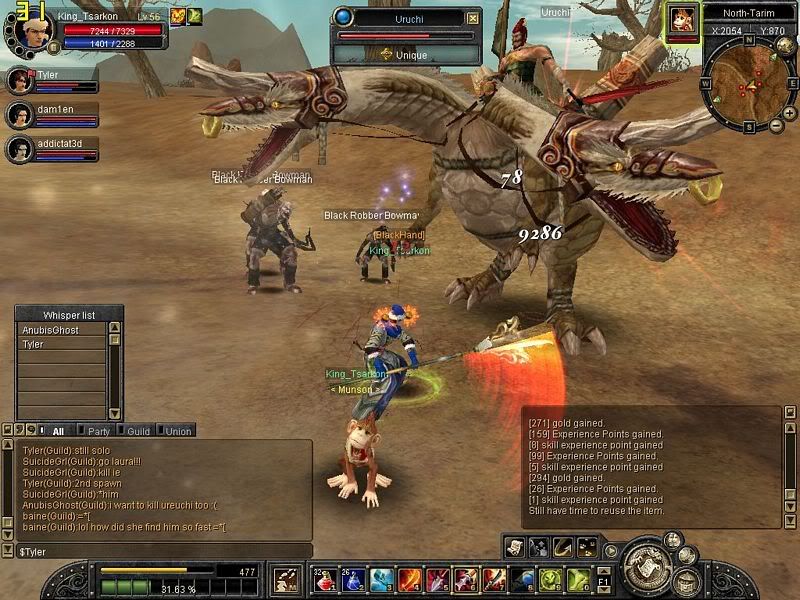Zoom out the minimap with minus button
800x600 pixels.
tap(777, 126)
